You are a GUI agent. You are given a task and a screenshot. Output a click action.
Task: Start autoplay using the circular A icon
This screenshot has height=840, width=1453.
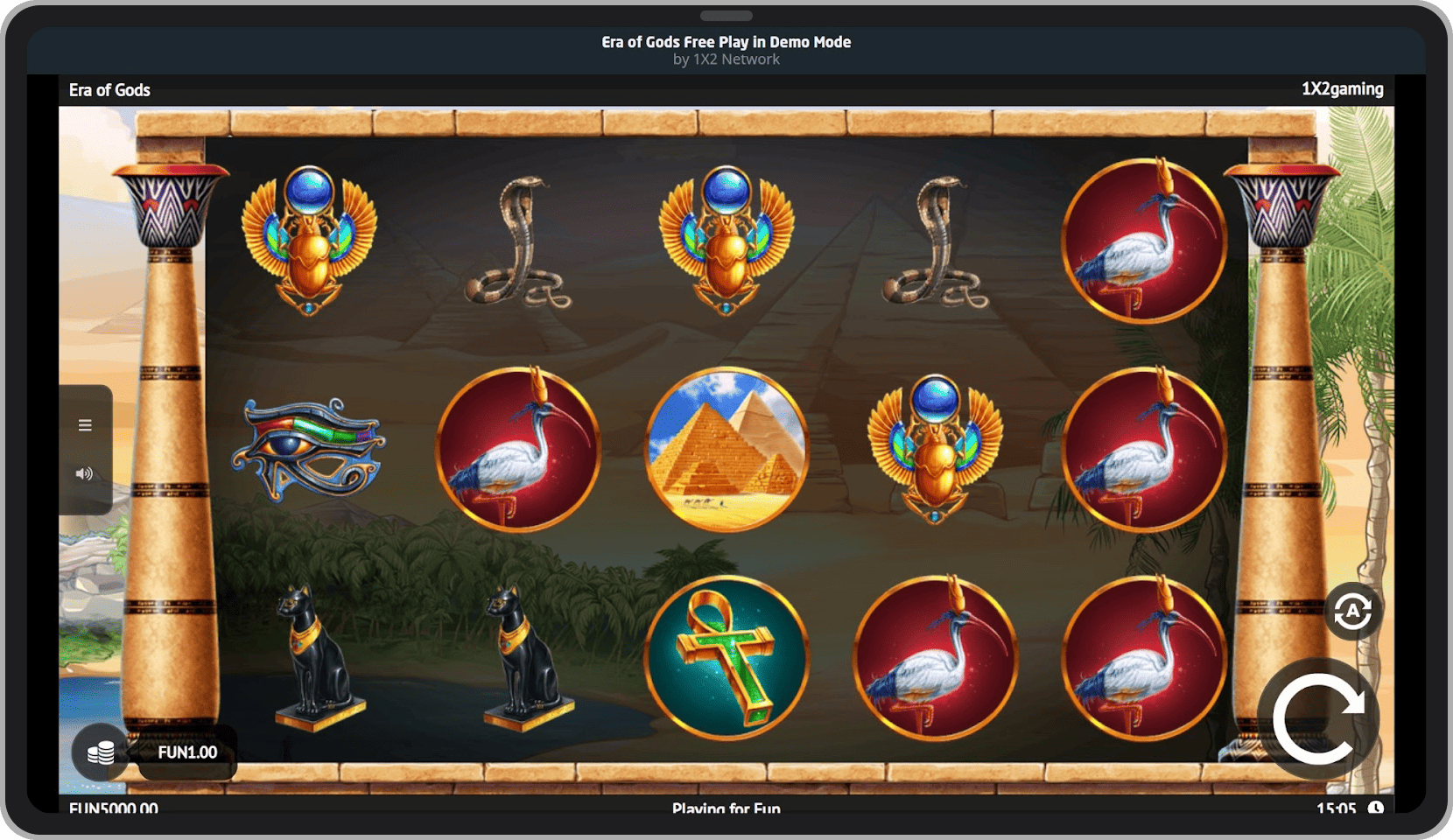pos(1351,611)
